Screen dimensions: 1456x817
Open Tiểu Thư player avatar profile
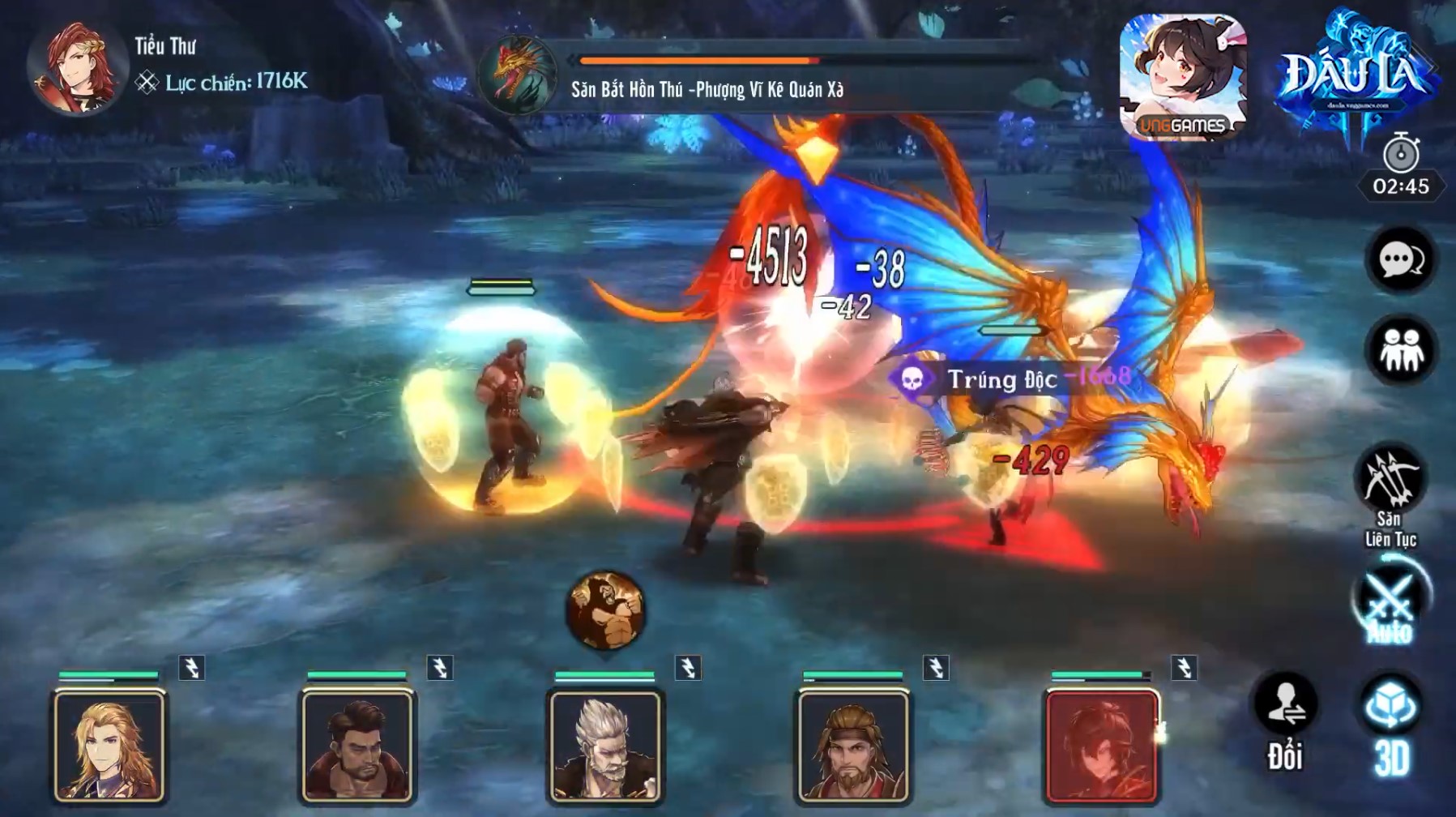(x=76, y=66)
